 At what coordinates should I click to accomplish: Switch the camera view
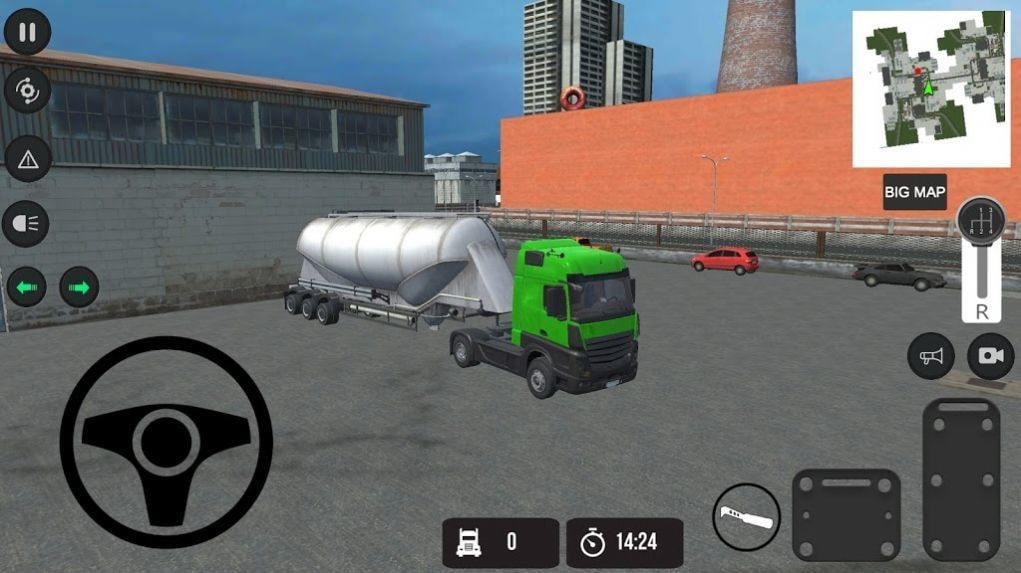point(990,356)
